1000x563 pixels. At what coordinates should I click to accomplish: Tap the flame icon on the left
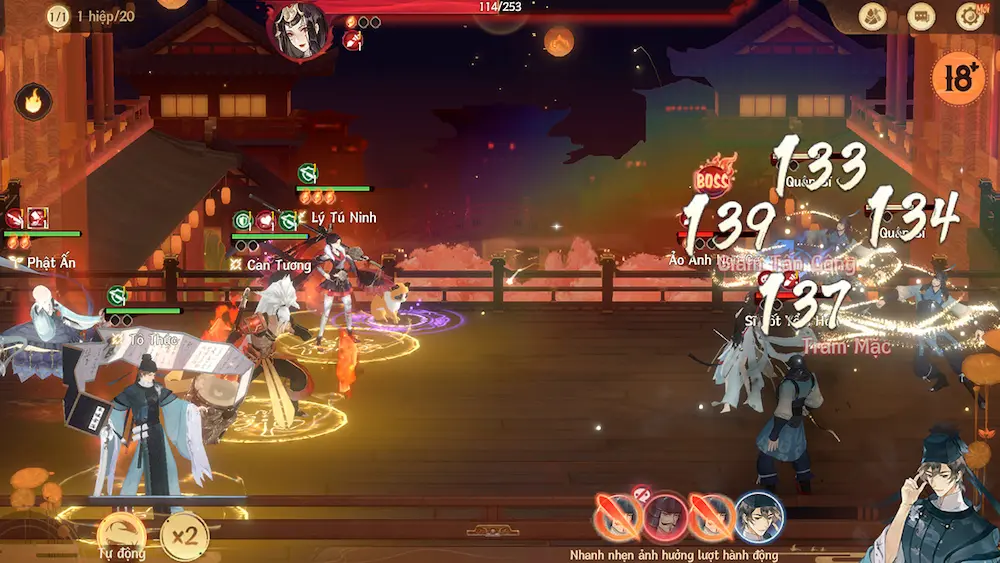[33, 102]
